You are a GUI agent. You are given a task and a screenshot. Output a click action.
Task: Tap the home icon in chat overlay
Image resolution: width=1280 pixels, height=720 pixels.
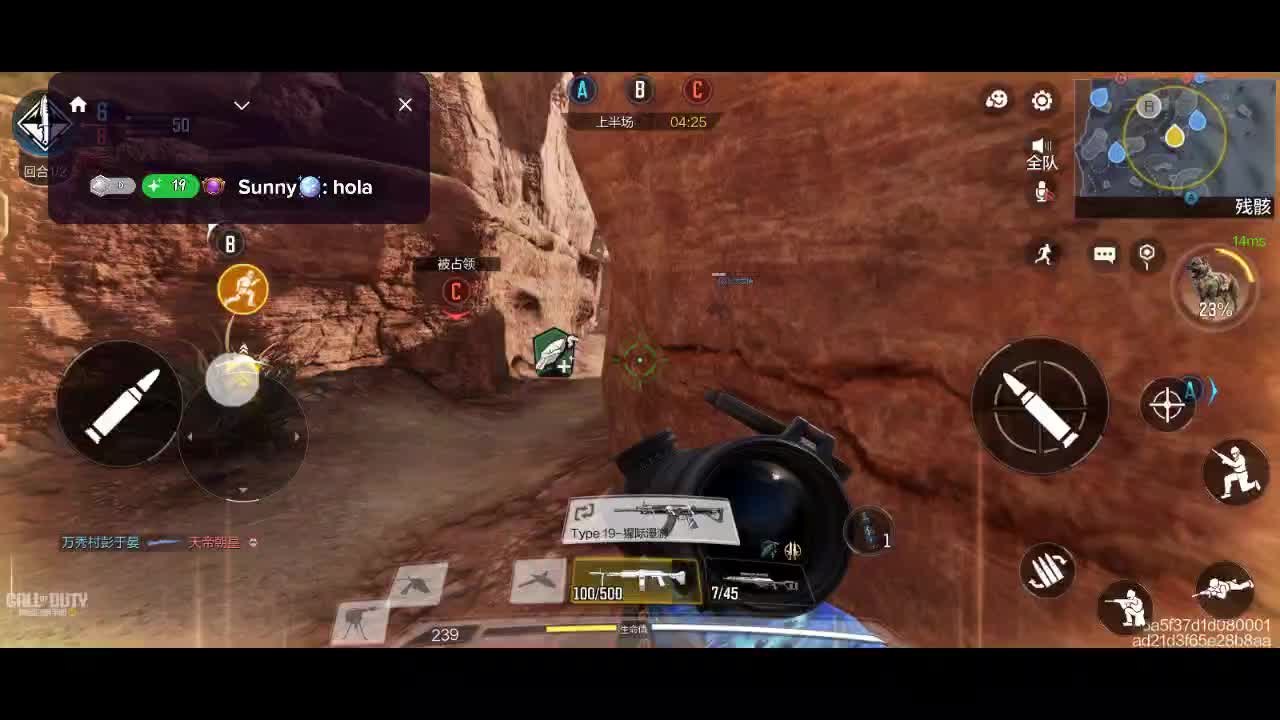coord(78,105)
